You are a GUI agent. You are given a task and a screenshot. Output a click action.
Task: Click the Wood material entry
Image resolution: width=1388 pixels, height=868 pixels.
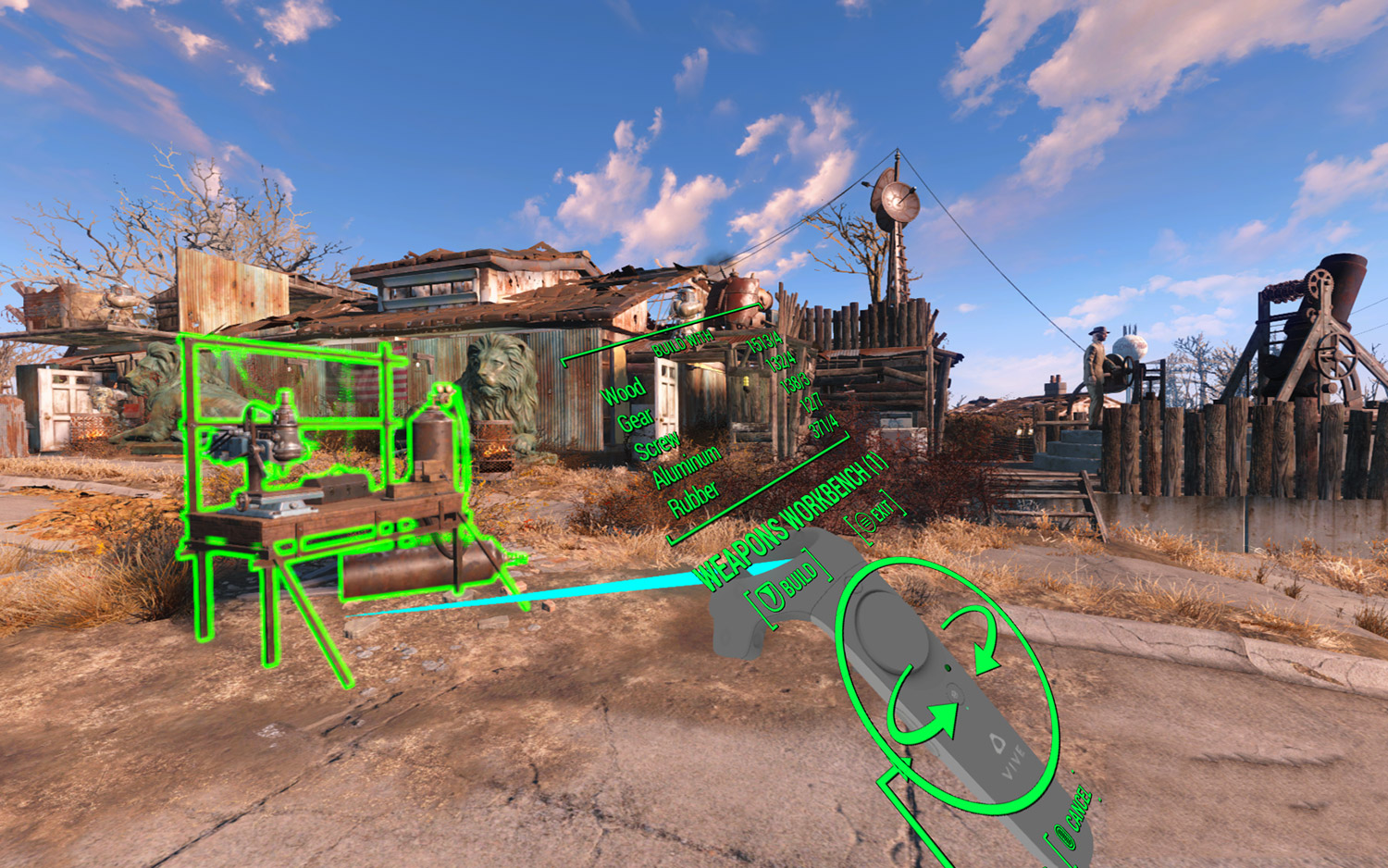coord(623,391)
